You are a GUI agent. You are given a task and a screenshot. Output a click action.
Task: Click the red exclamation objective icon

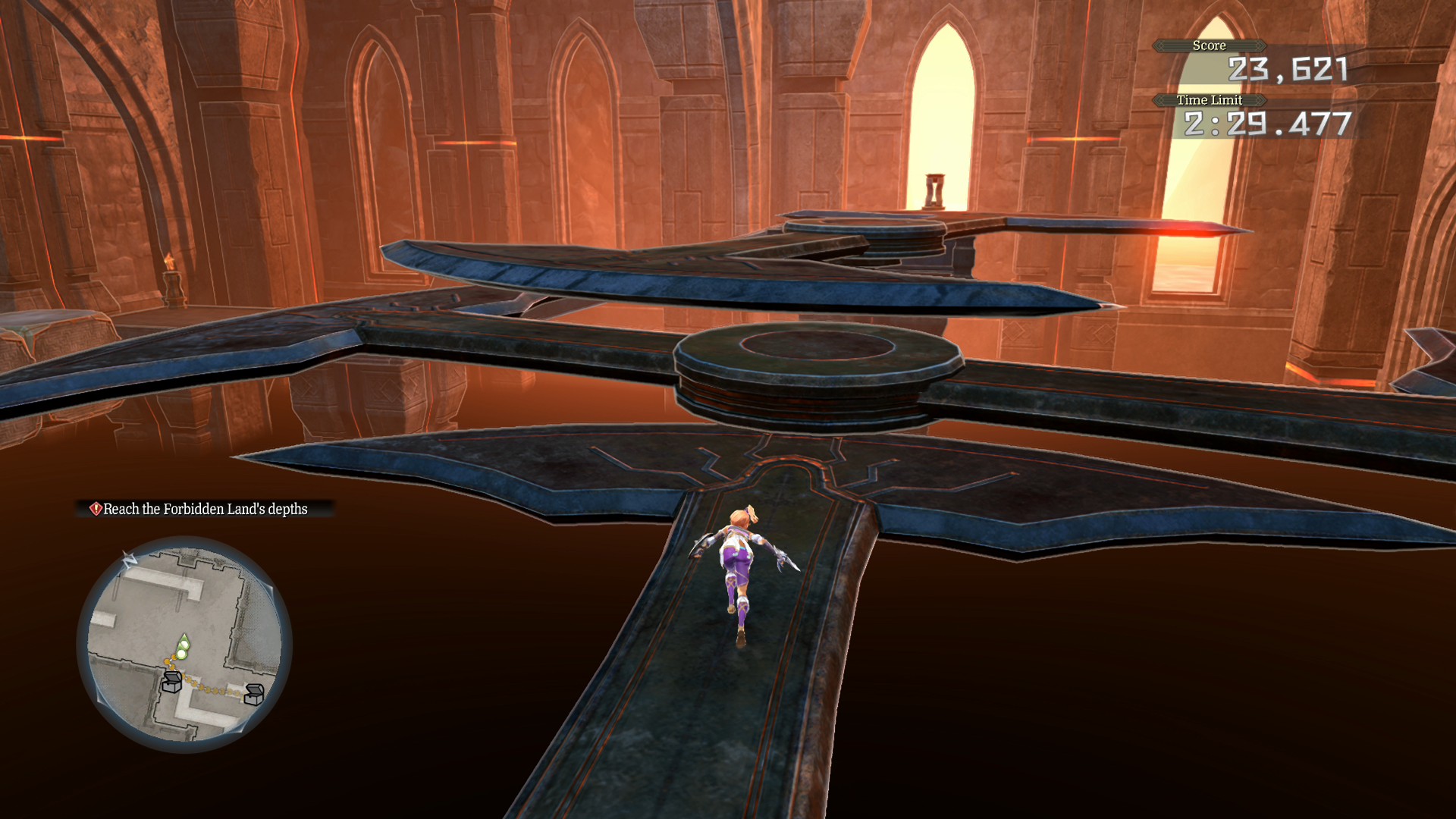pyautogui.click(x=96, y=509)
